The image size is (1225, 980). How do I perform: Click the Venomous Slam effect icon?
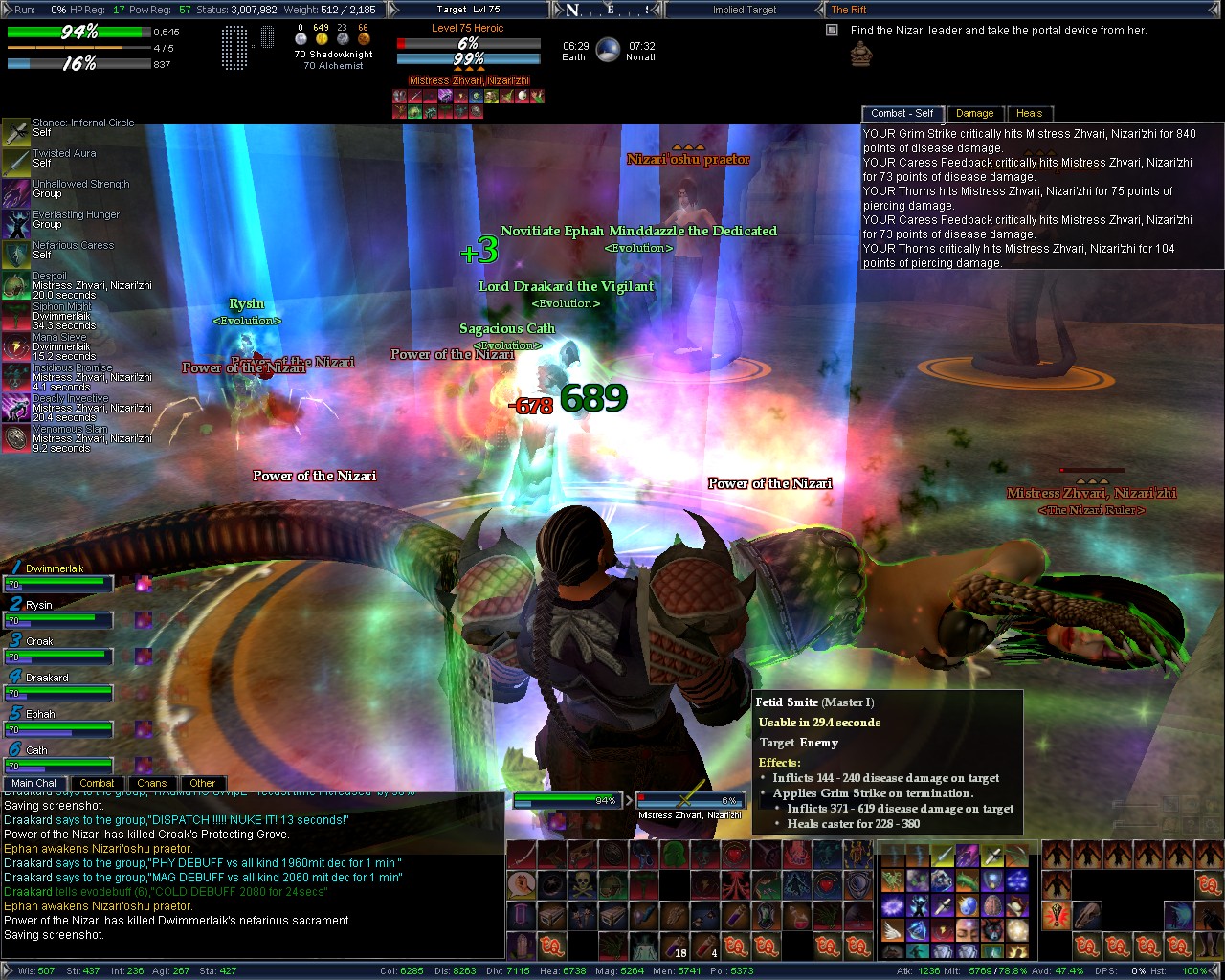(x=16, y=438)
